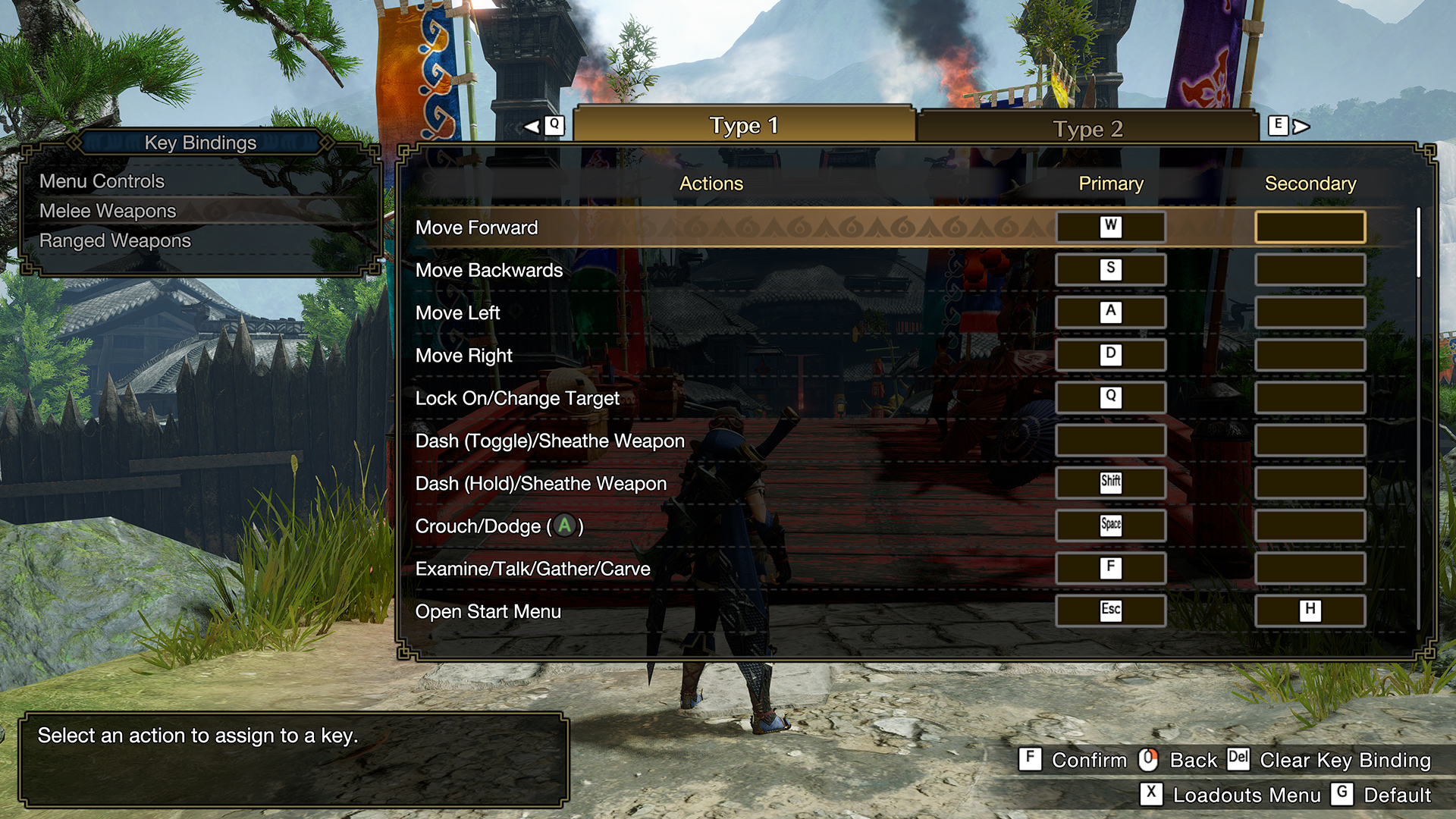1456x819 pixels.
Task: Open the Menu Controls bindings section
Action: coord(102,181)
